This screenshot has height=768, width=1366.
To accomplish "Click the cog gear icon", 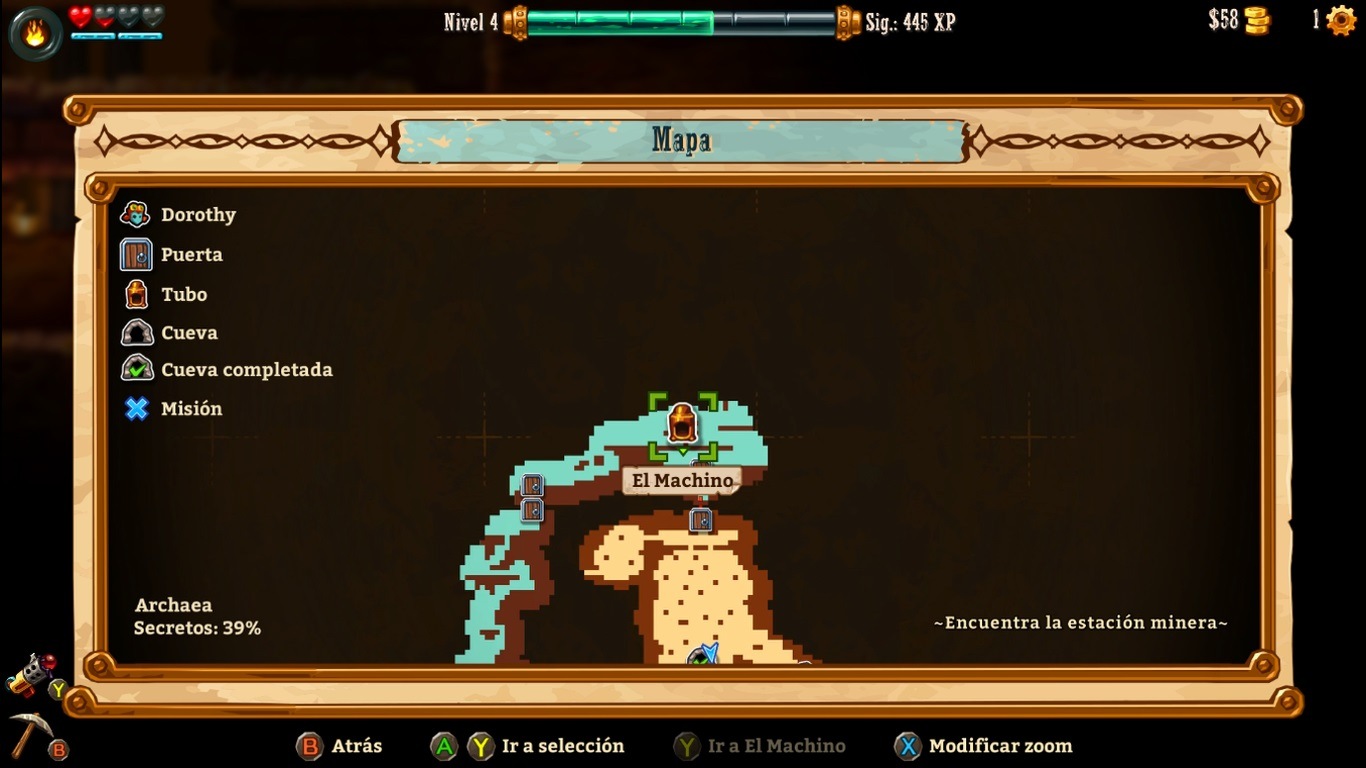I will (1340, 21).
